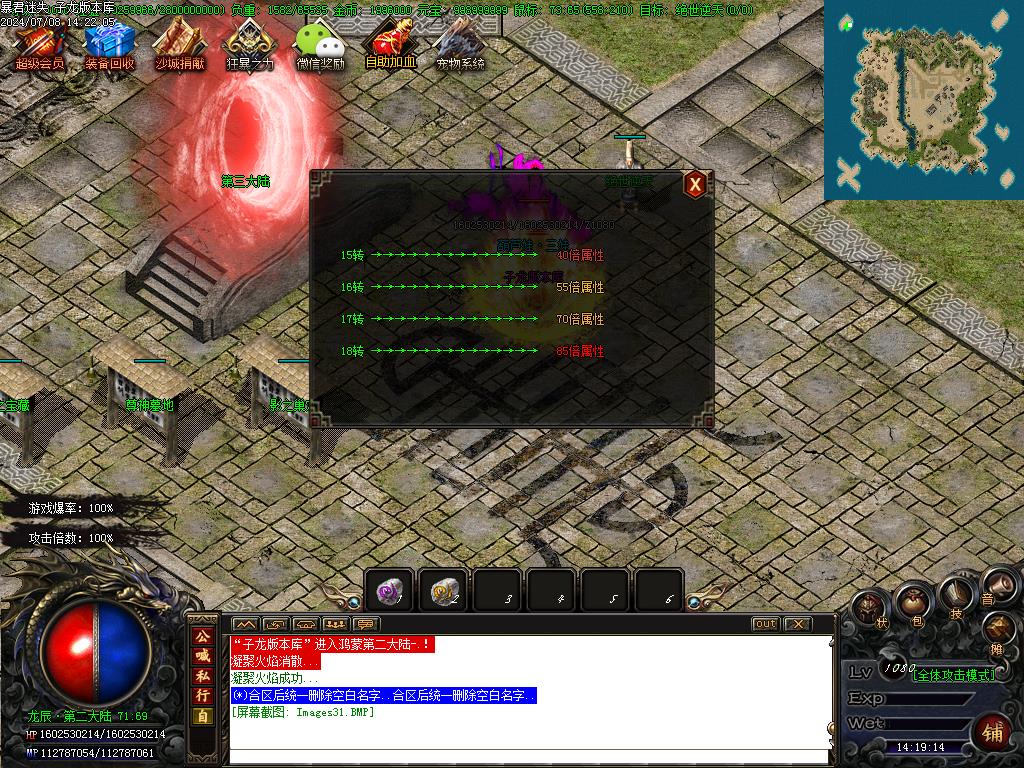Toggle the 全体攻击模式 attack mode label
This screenshot has height=768, width=1024.
click(x=955, y=675)
